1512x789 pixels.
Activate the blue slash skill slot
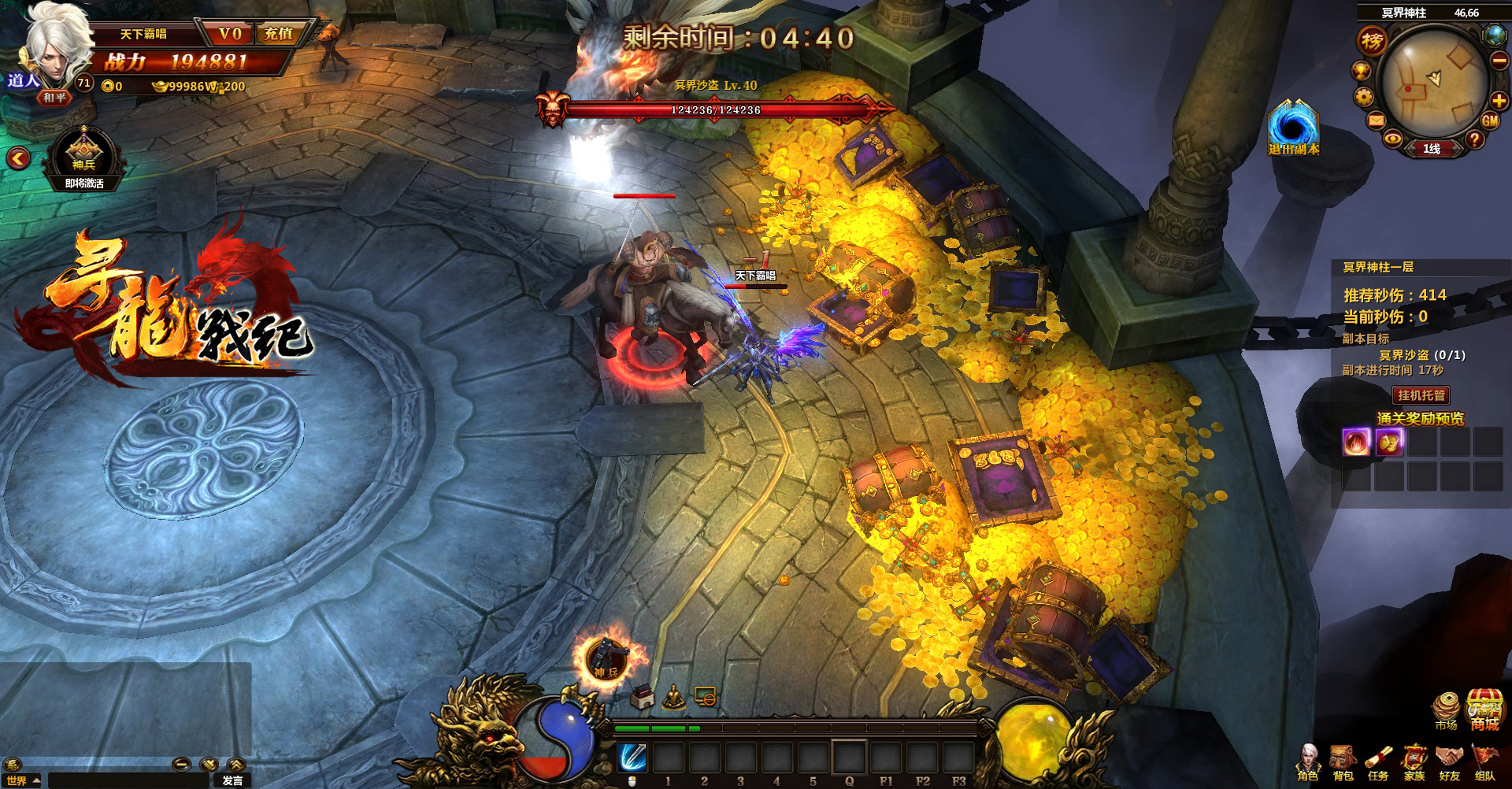pos(632,758)
